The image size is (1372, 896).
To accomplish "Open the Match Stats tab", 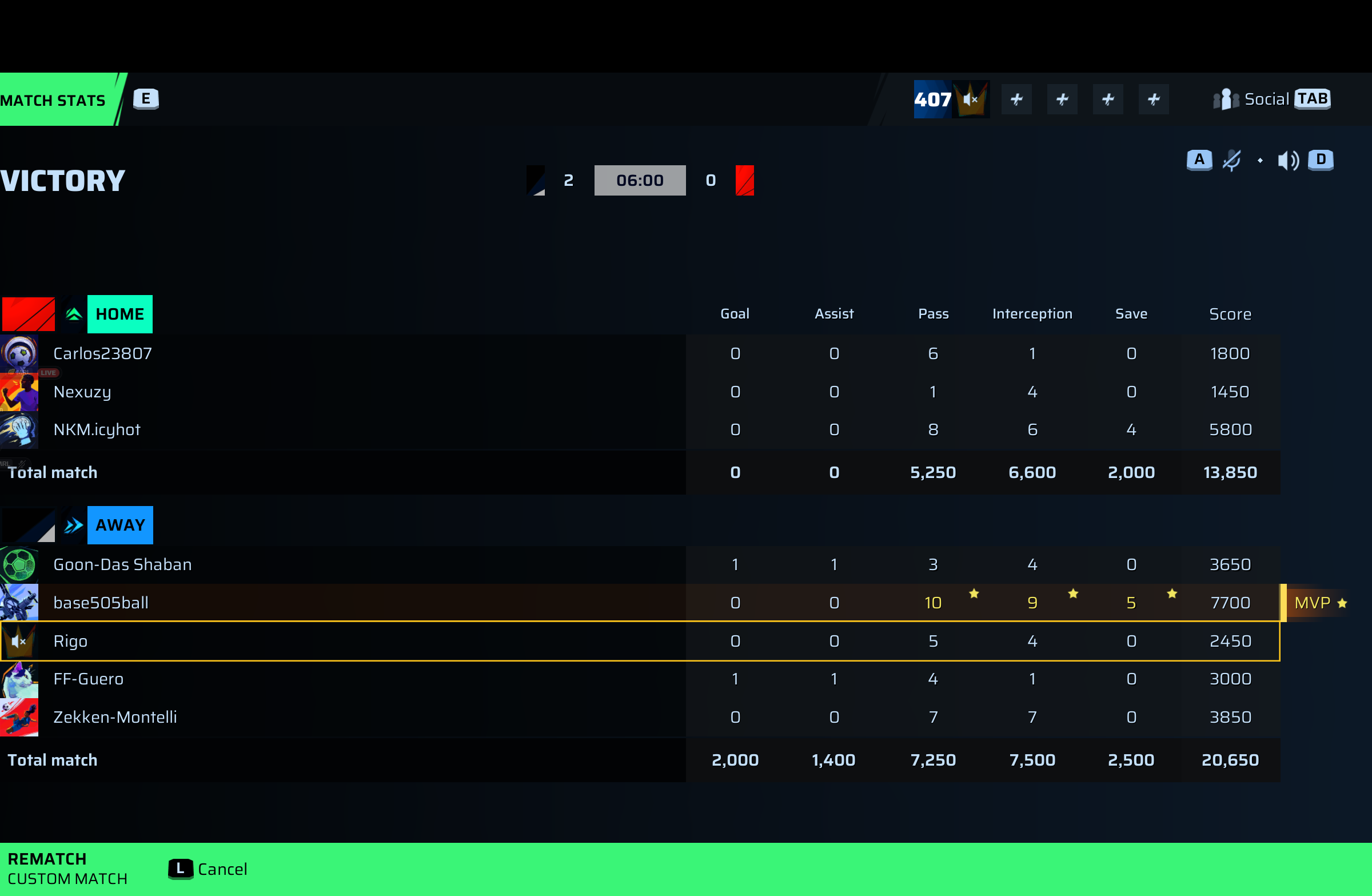I will pyautogui.click(x=55, y=99).
